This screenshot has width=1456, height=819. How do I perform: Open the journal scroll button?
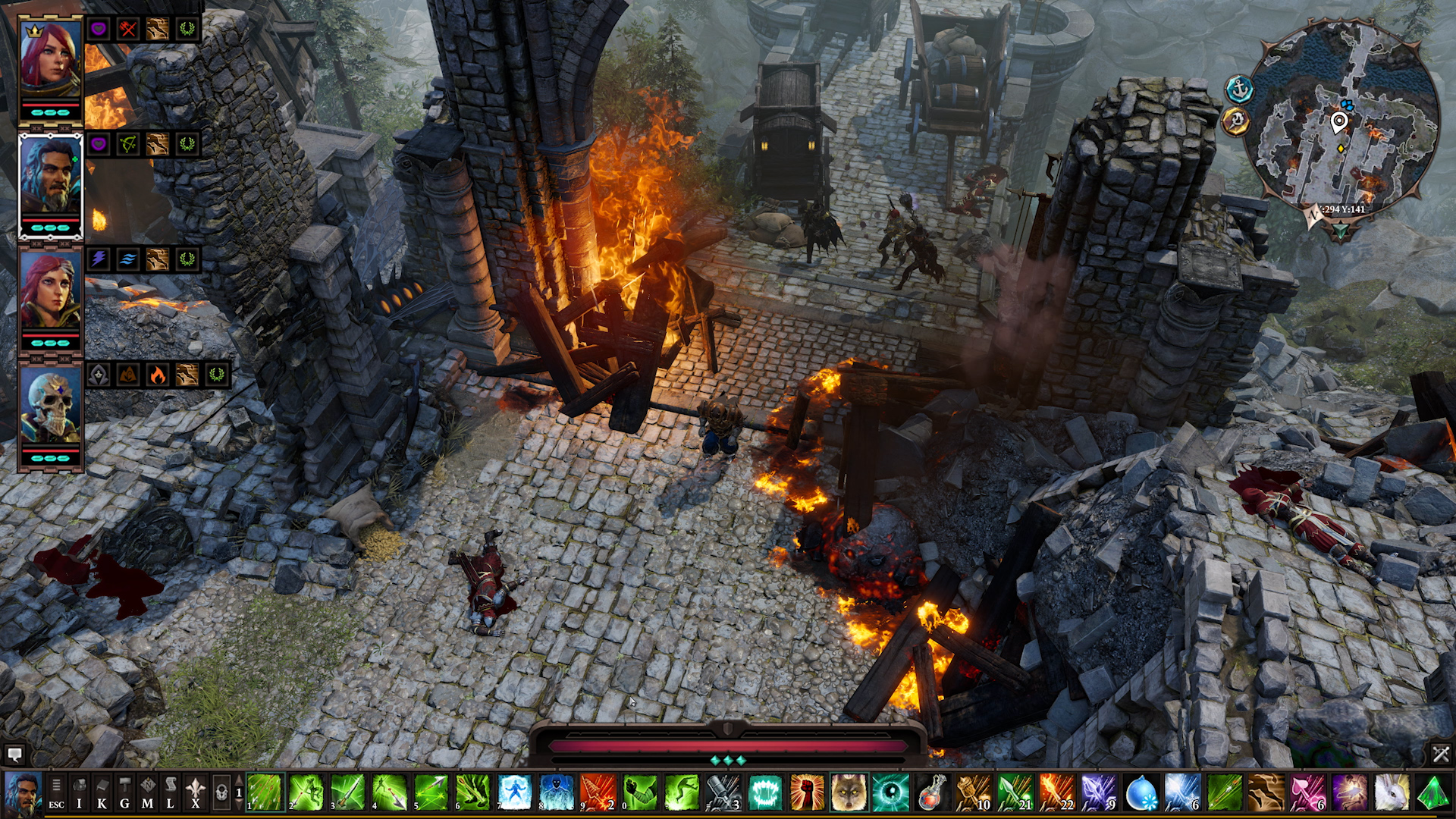pyautogui.click(x=171, y=792)
